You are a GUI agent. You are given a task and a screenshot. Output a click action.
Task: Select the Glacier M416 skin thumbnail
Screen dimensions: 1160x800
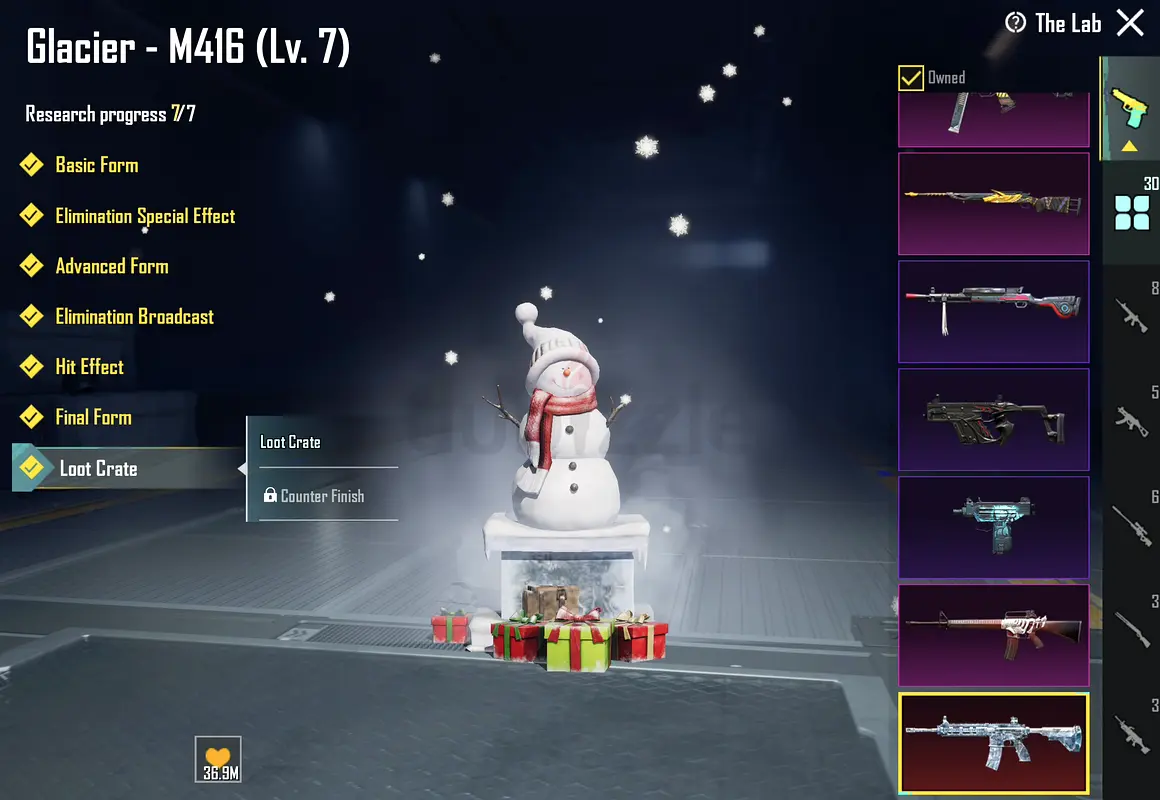993,743
